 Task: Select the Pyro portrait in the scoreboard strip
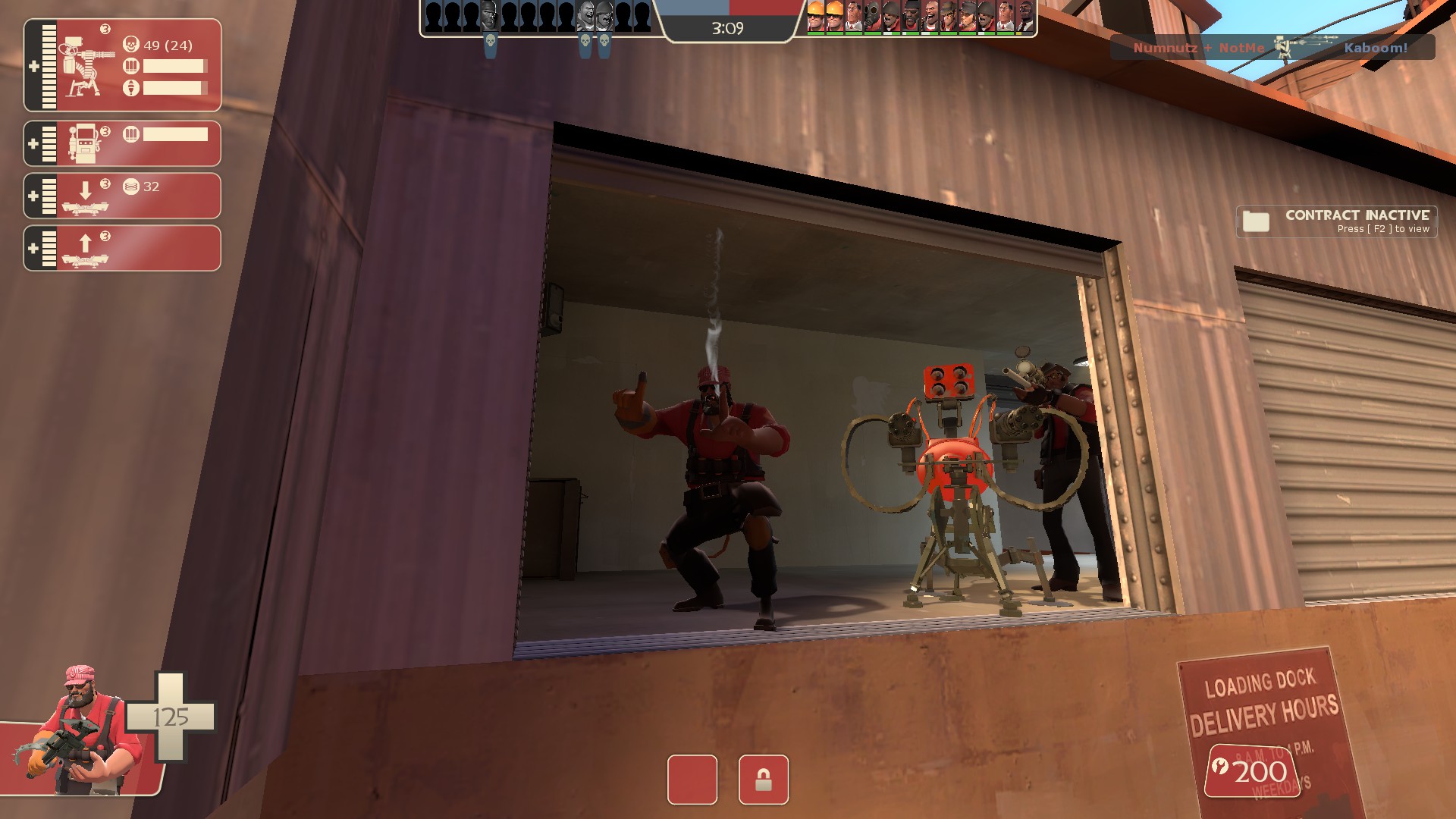pyautogui.click(x=871, y=17)
